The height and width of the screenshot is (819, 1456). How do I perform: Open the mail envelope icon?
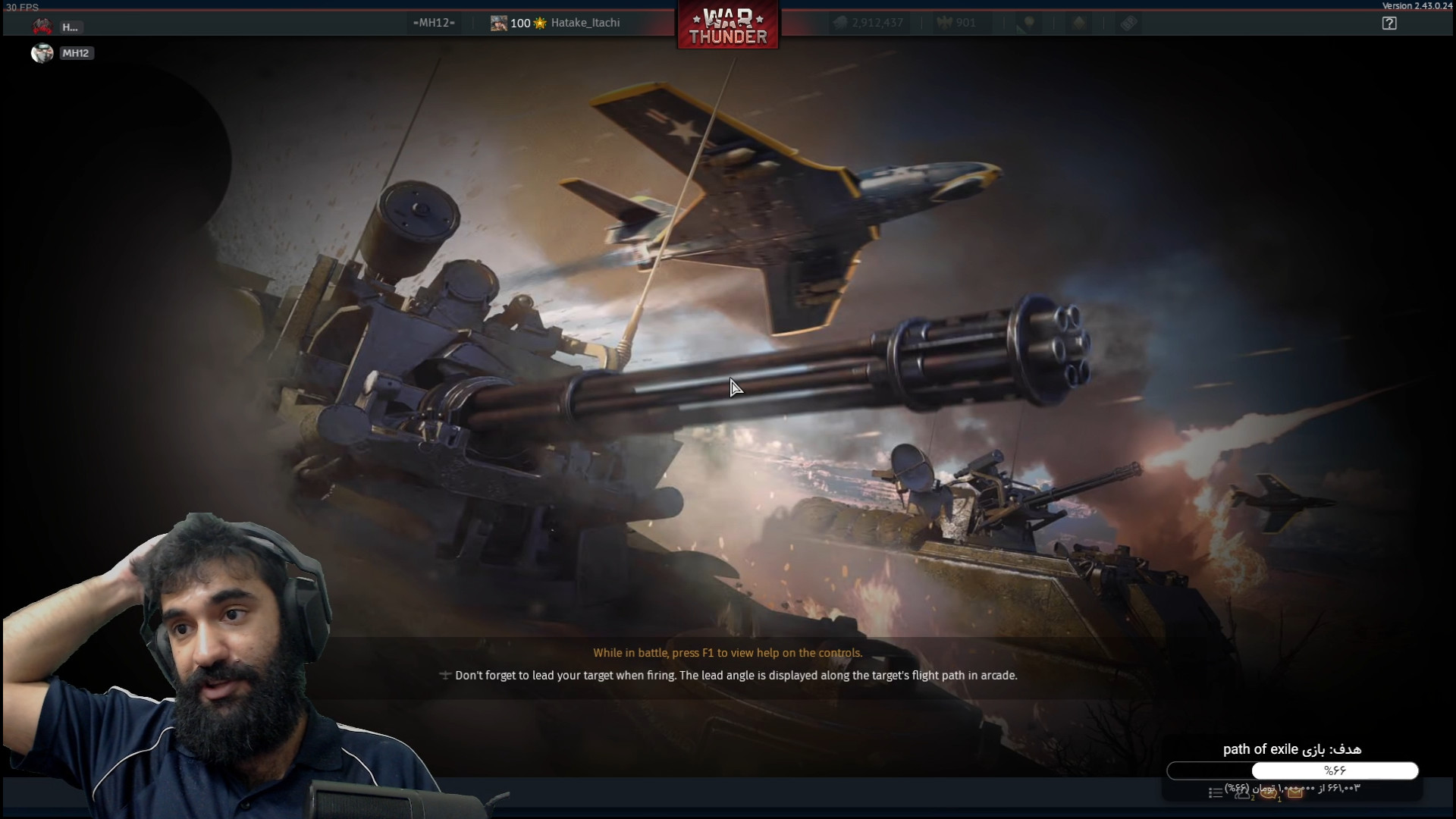[x=1295, y=793]
